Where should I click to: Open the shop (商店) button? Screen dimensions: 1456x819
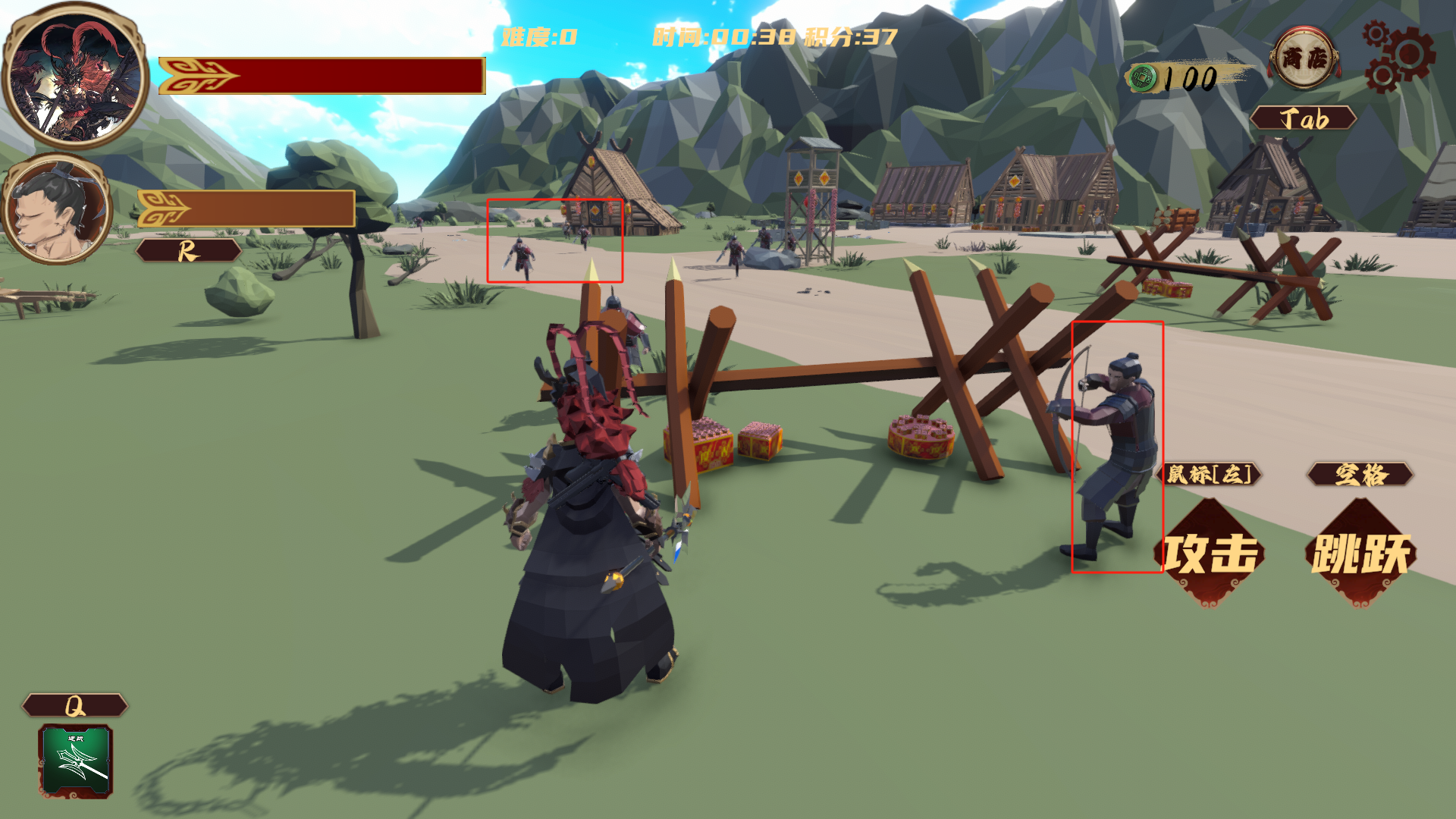pyautogui.click(x=1304, y=58)
